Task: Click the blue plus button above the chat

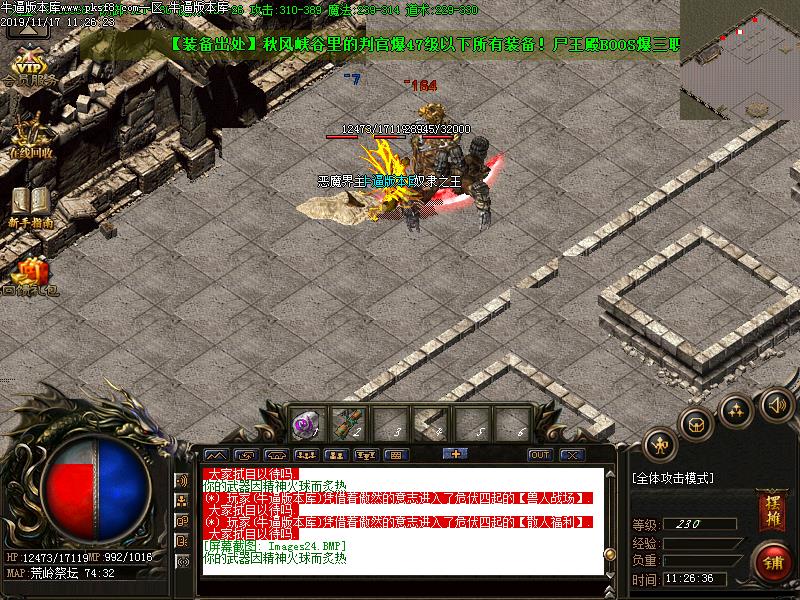Action: pos(456,454)
